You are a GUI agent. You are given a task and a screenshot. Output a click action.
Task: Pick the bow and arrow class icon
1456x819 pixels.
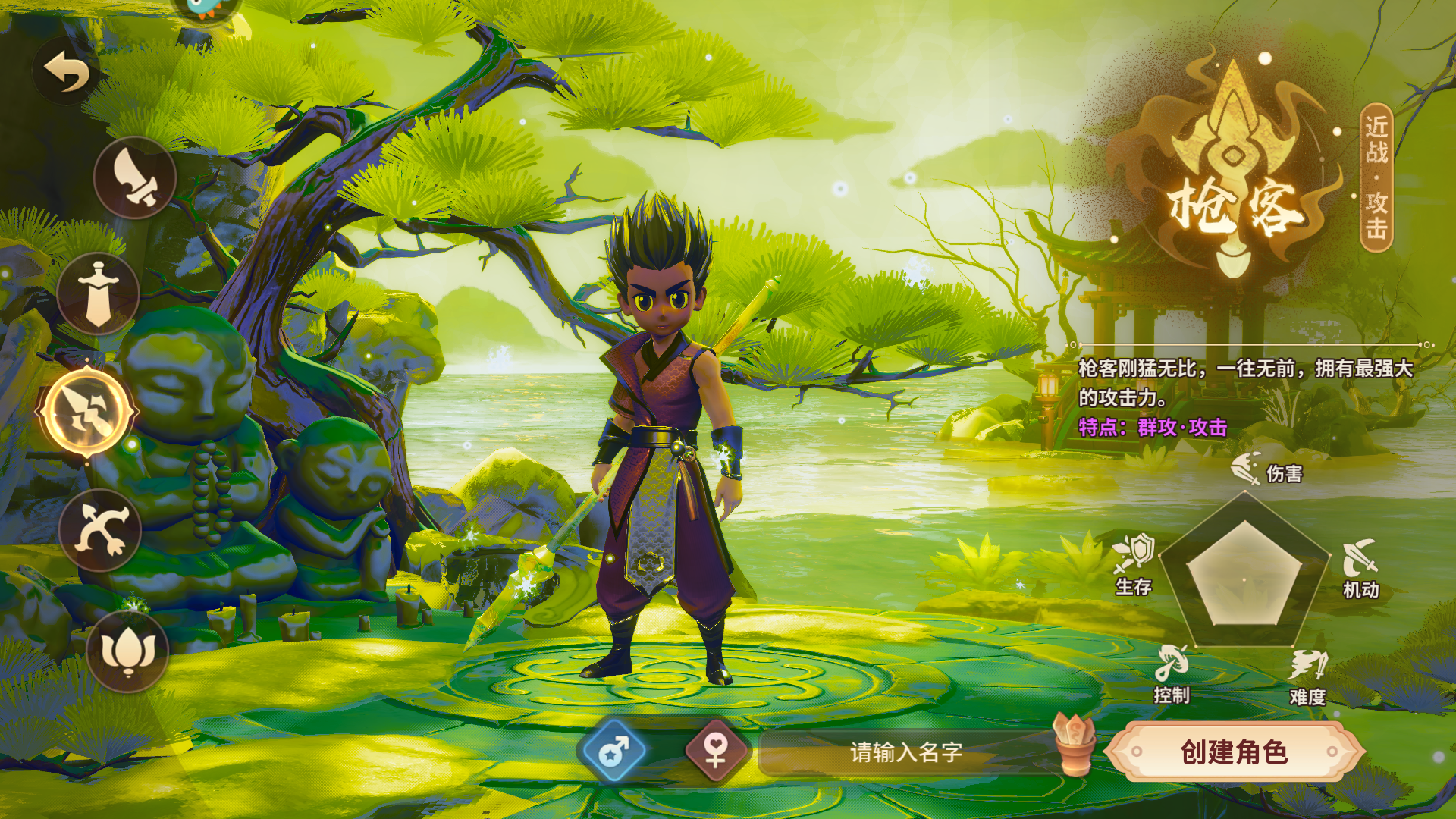(100, 530)
